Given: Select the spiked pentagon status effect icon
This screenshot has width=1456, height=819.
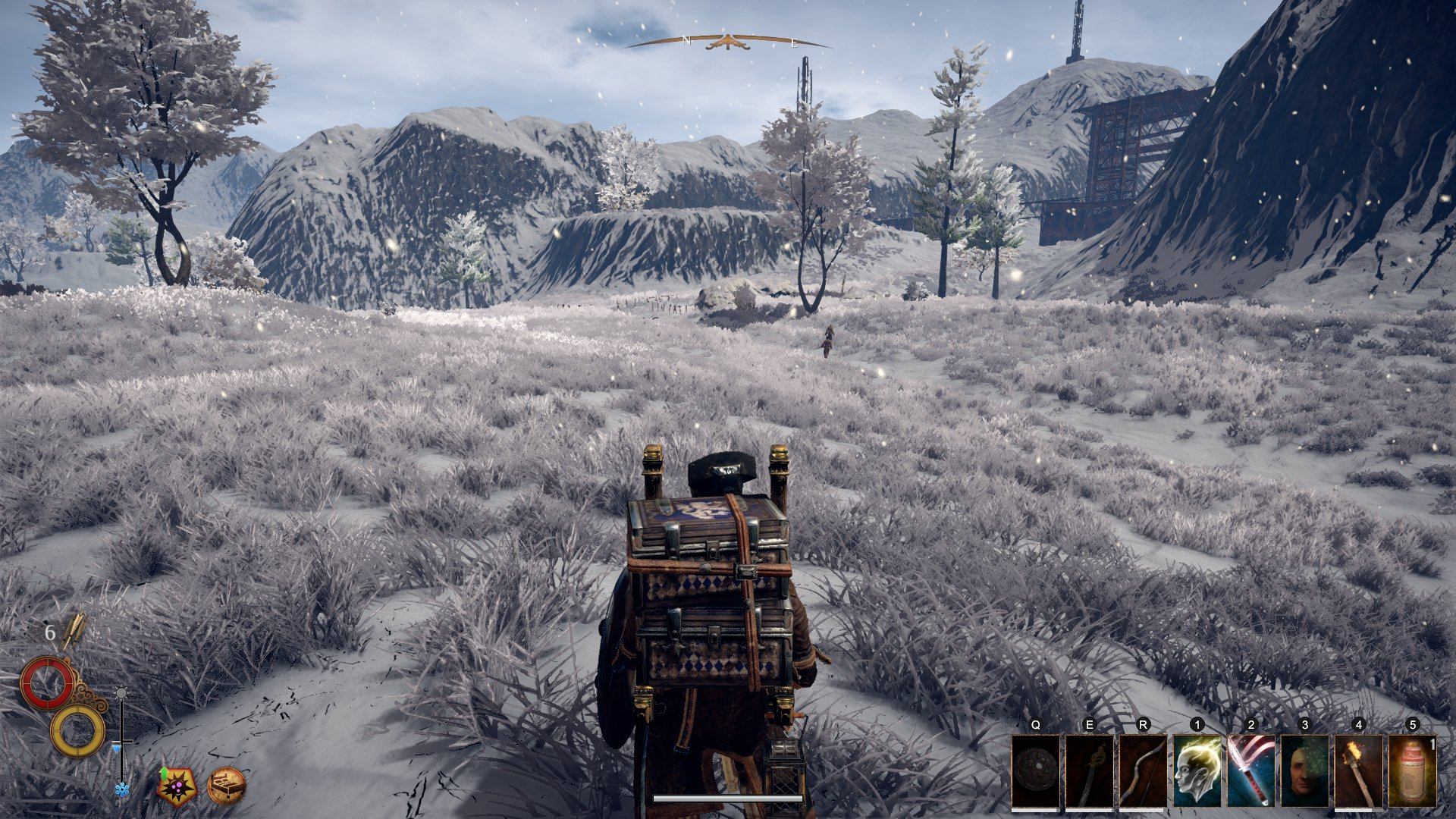Looking at the screenshot, I should (x=177, y=785).
